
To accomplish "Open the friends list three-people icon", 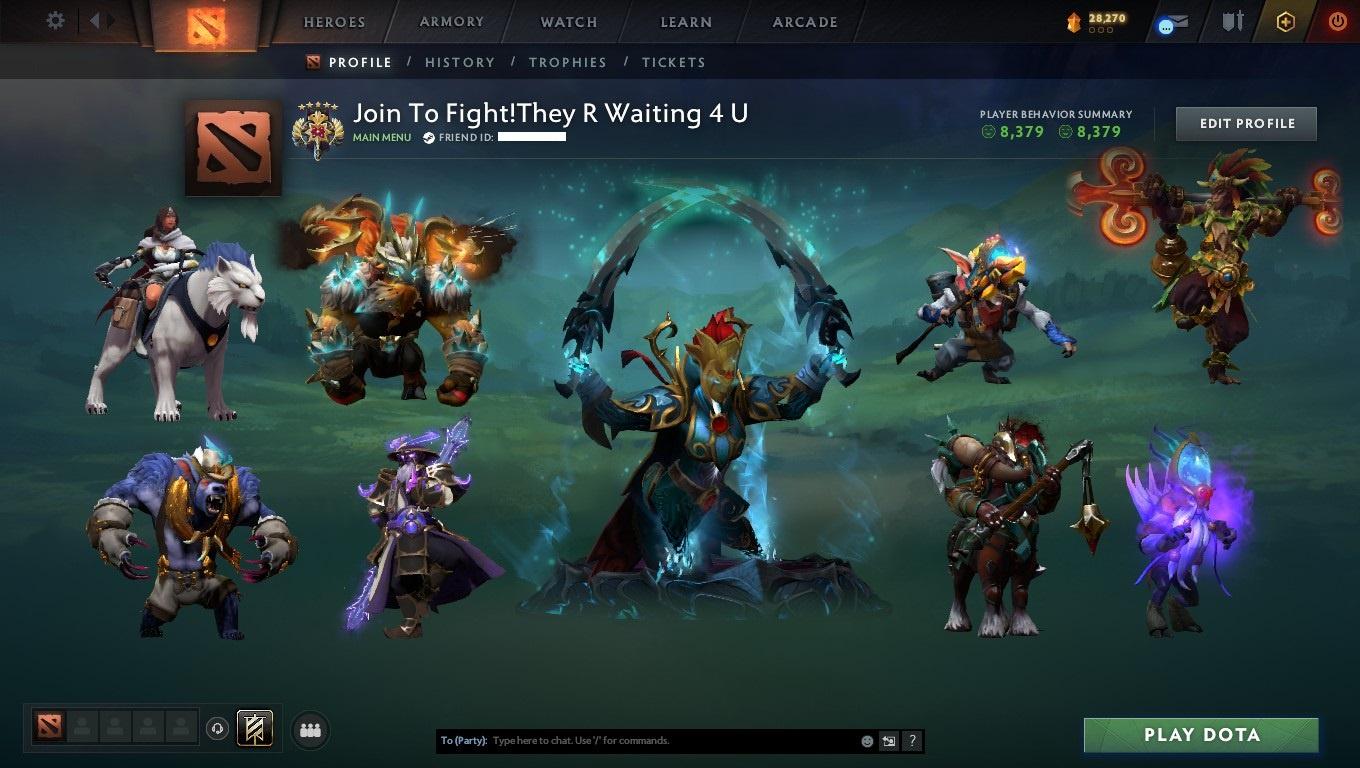I will pos(309,730).
